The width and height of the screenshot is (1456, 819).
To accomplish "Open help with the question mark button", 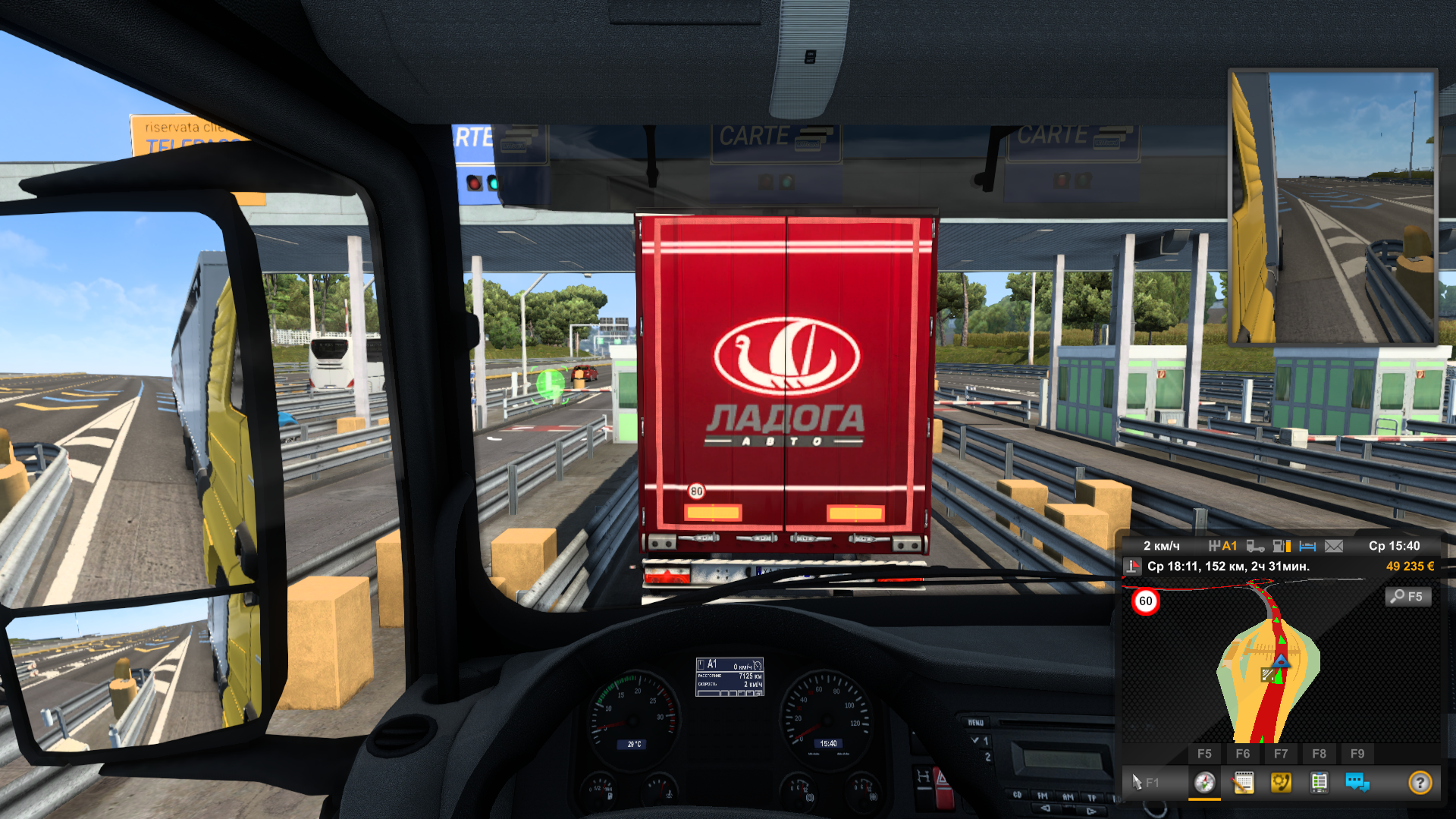I will 1420,782.
